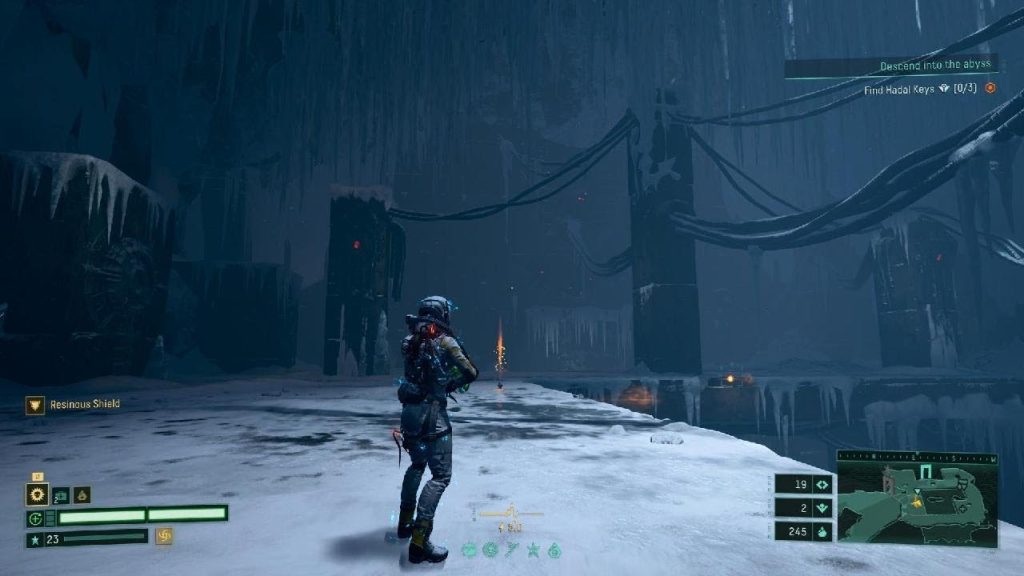Activate the orange spiral ability icon
The height and width of the screenshot is (576, 1024).
(164, 537)
